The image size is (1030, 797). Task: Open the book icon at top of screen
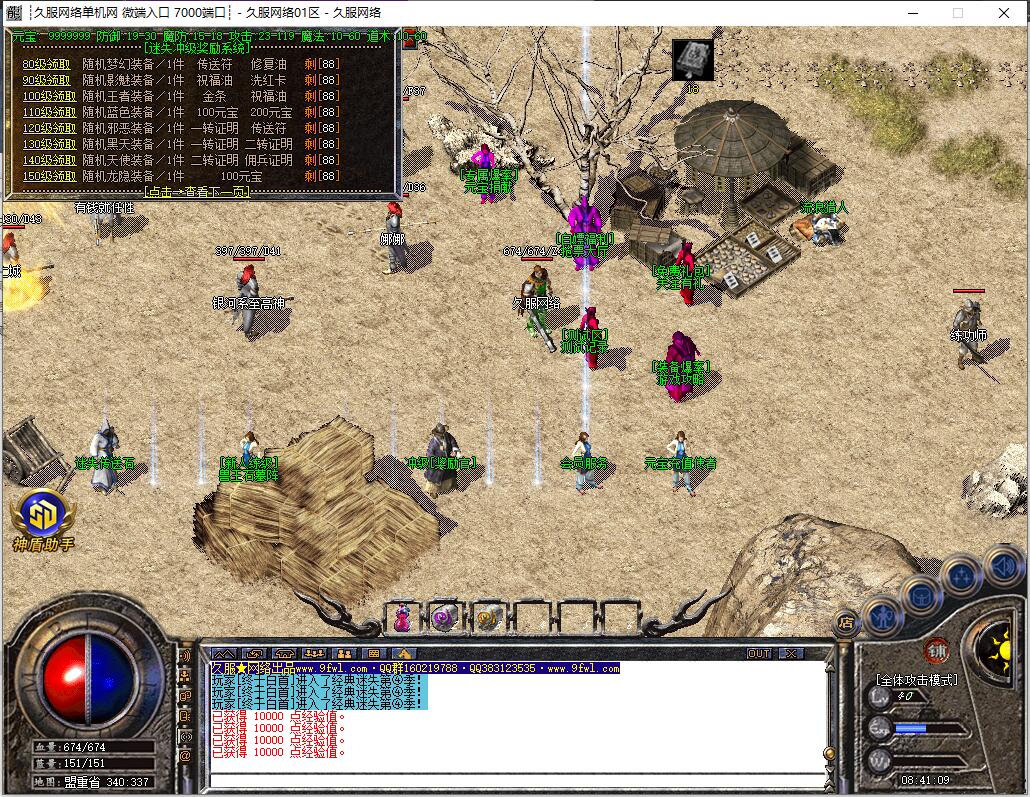pyautogui.click(x=692, y=59)
